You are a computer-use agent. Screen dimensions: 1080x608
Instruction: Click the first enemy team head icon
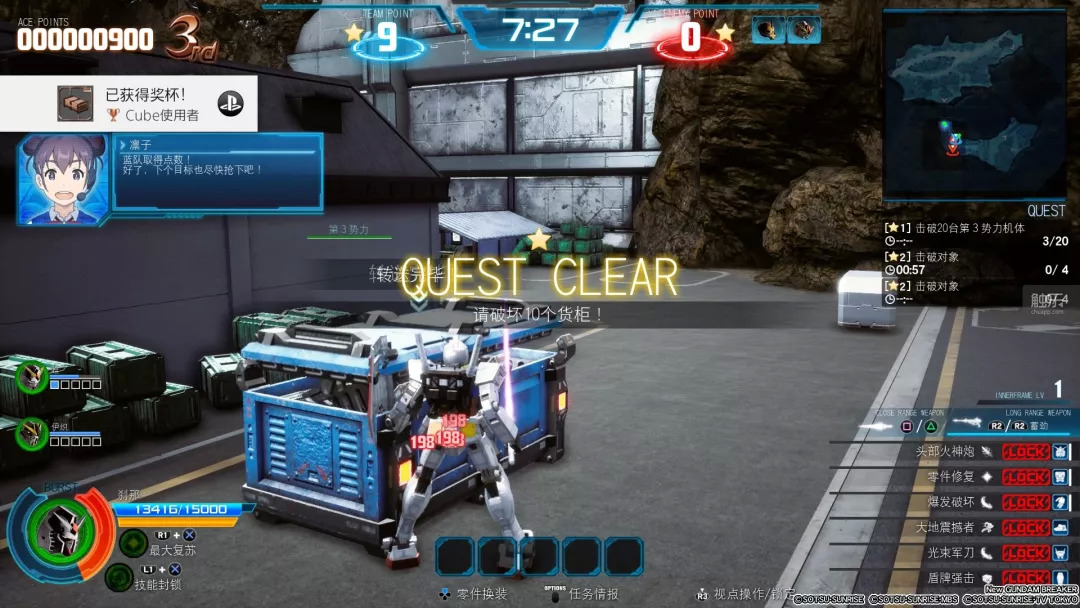(x=768, y=30)
